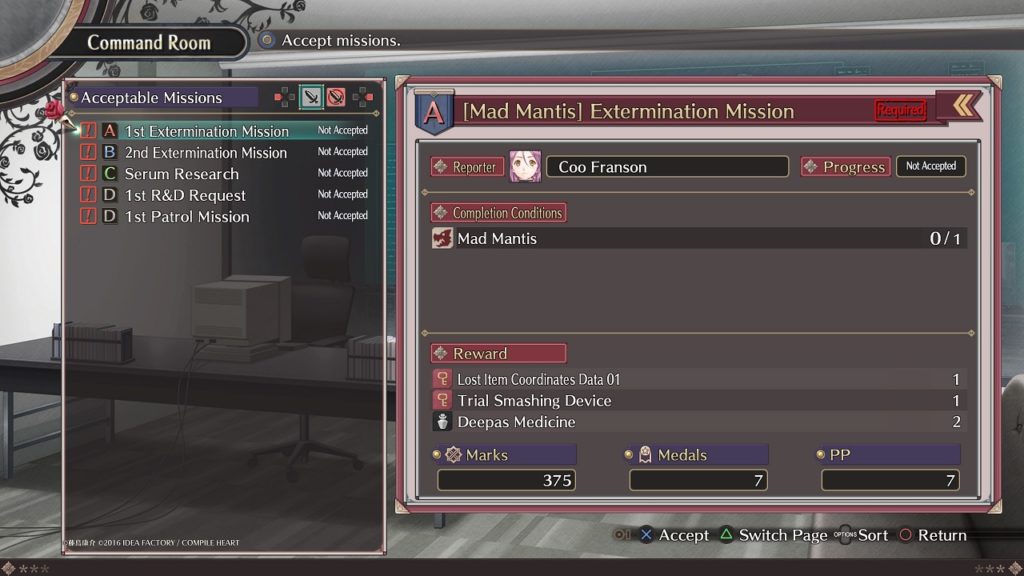Click the double-chevron page arrow
This screenshot has height=576, width=1024.
[x=963, y=106]
